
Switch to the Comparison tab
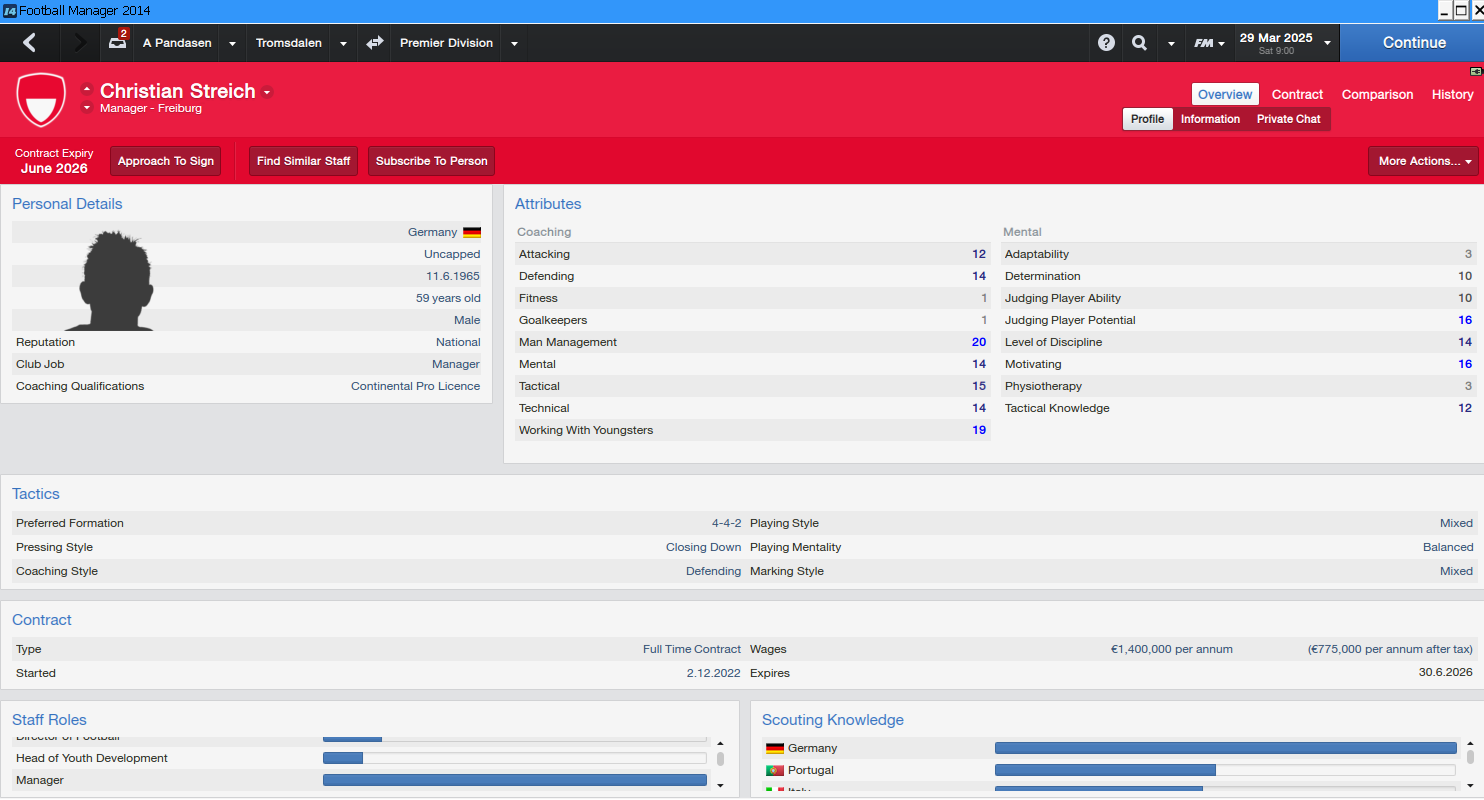[x=1377, y=94]
